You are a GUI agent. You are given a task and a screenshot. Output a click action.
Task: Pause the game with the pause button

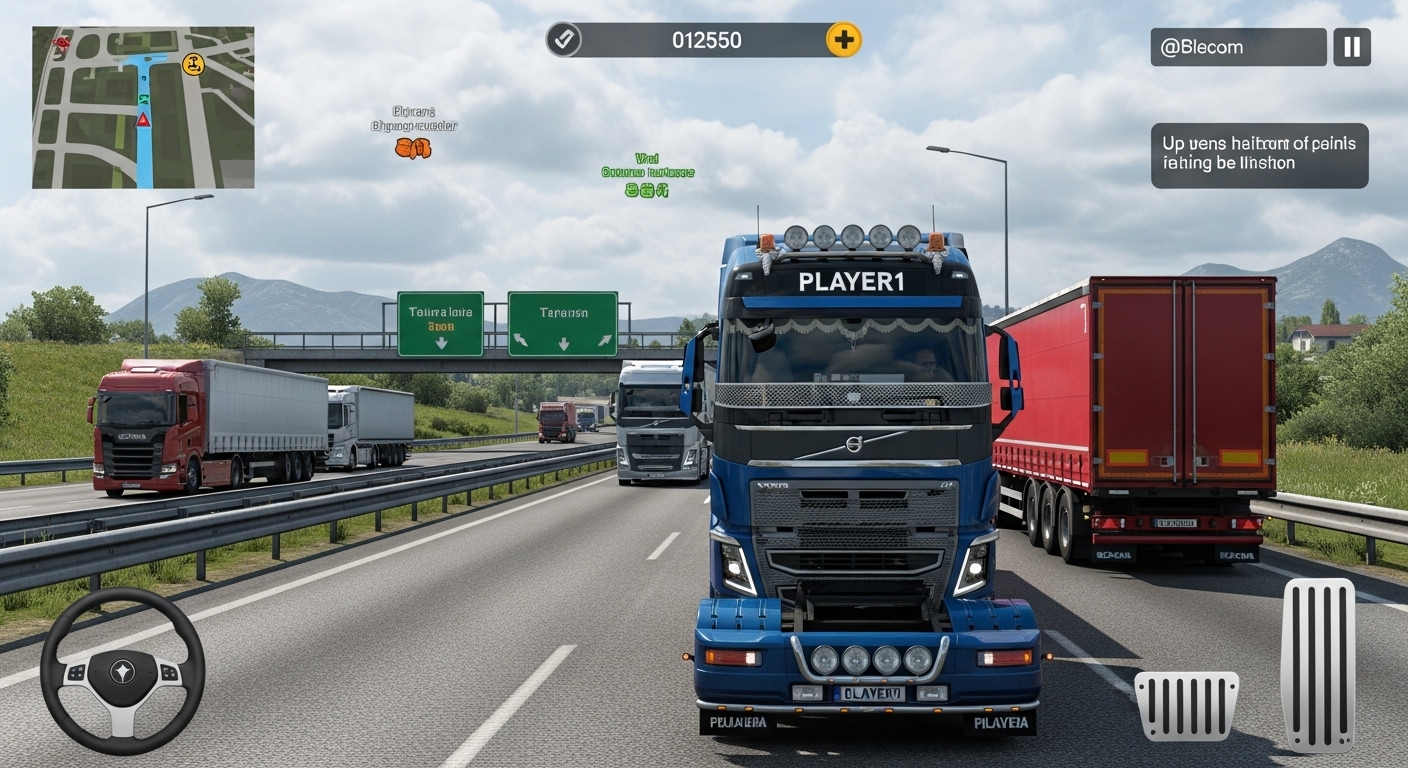click(x=1354, y=47)
